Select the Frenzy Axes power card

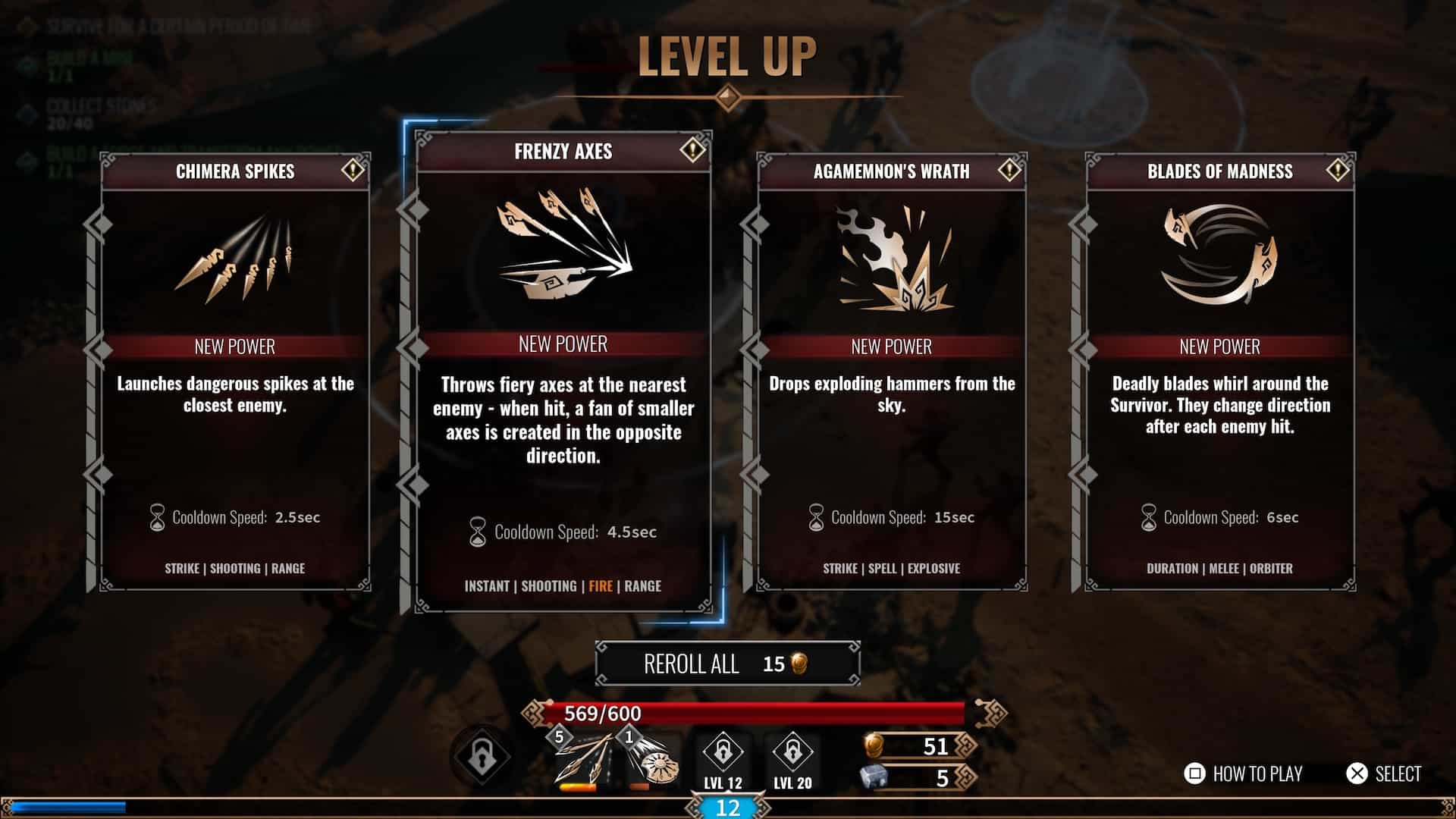click(x=563, y=372)
